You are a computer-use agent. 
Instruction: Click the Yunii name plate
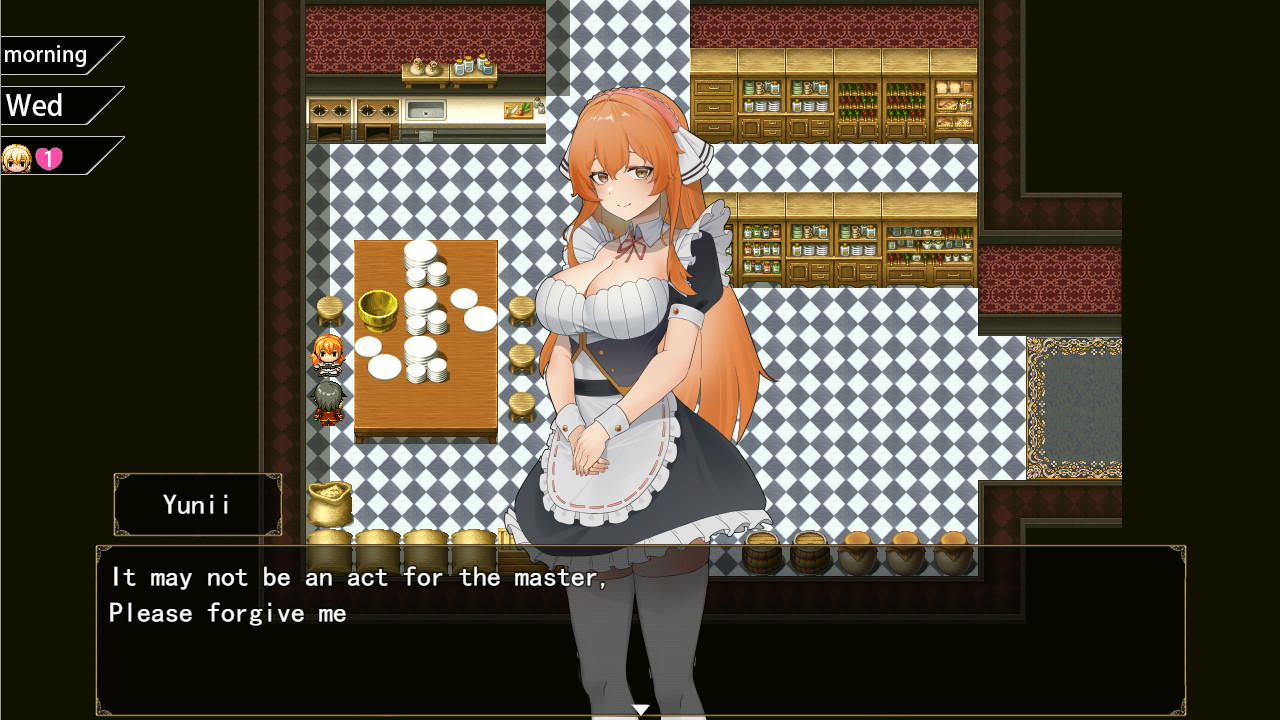(197, 504)
